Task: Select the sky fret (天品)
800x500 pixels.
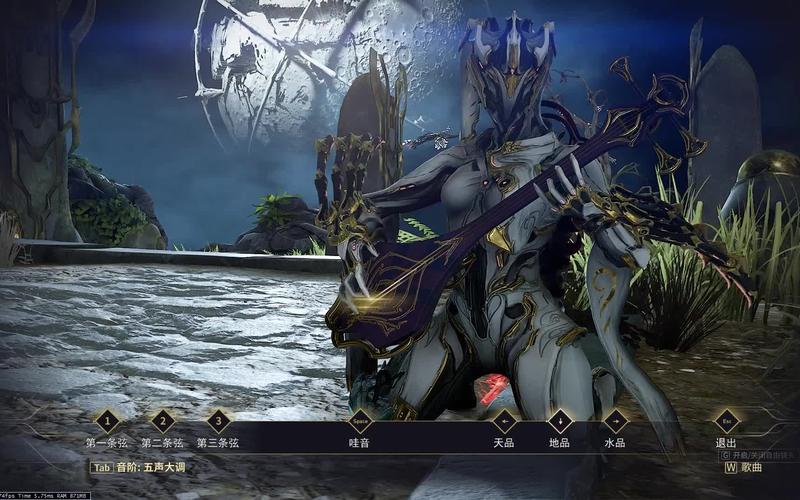Action: pyautogui.click(x=503, y=422)
